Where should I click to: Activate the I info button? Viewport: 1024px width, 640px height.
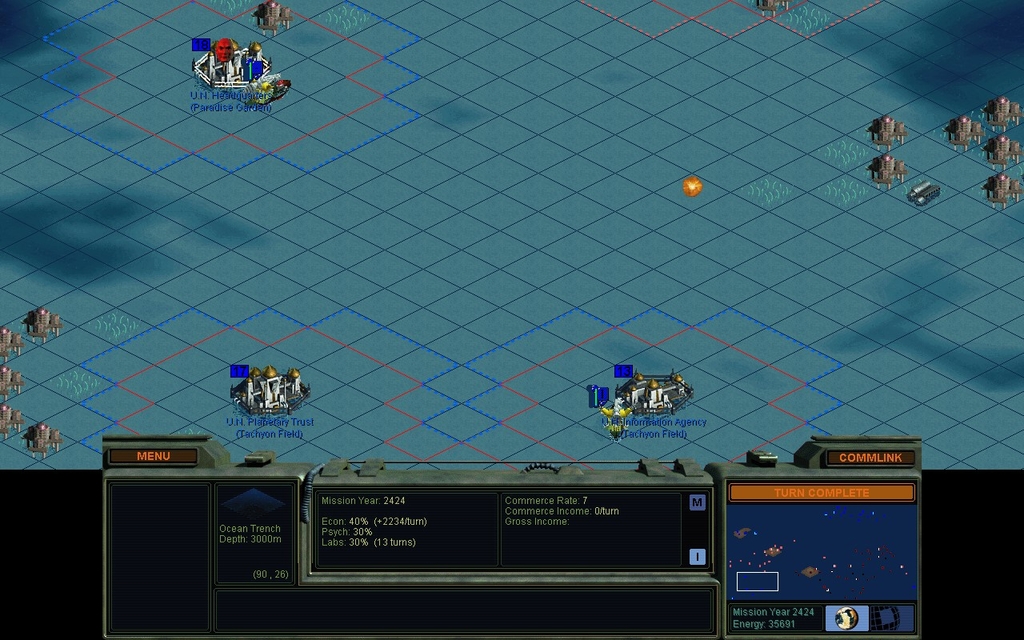(x=697, y=556)
